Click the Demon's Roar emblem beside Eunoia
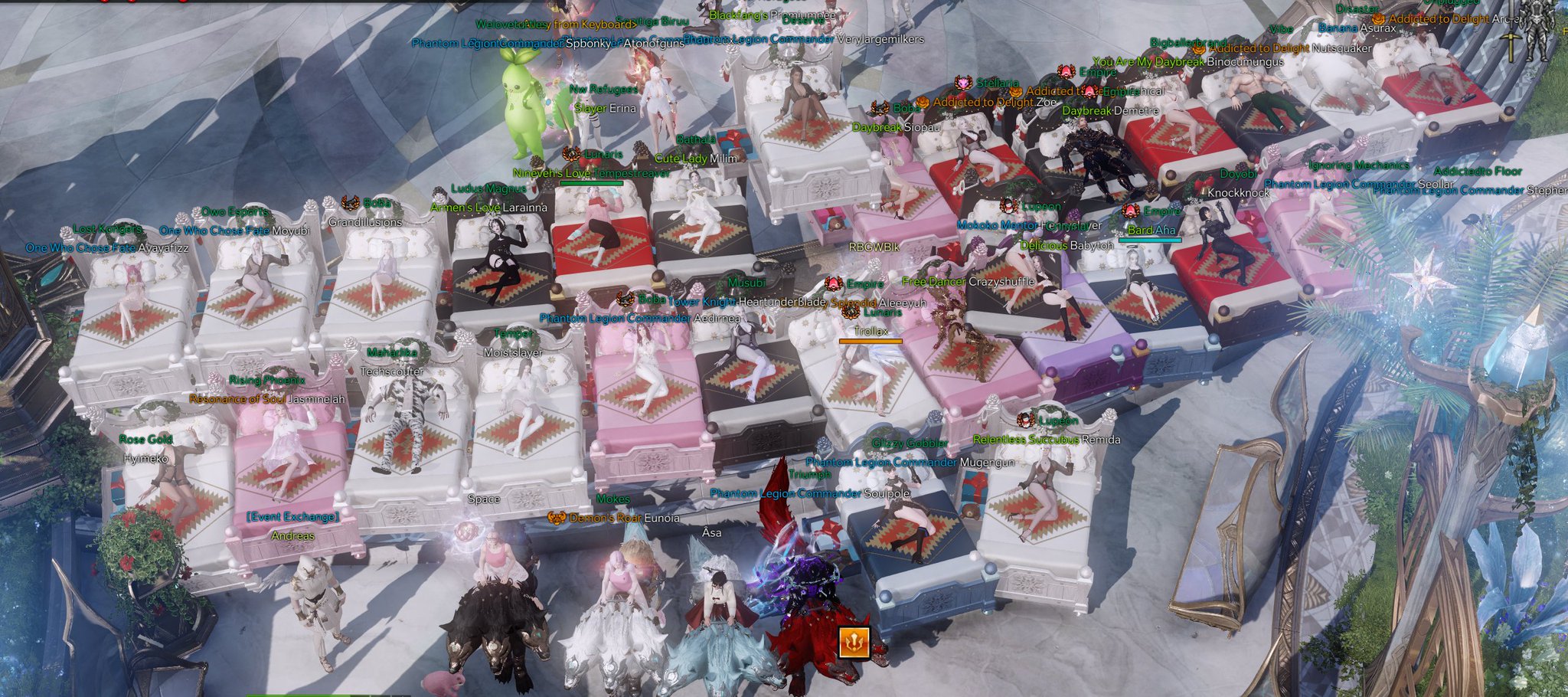 557,518
